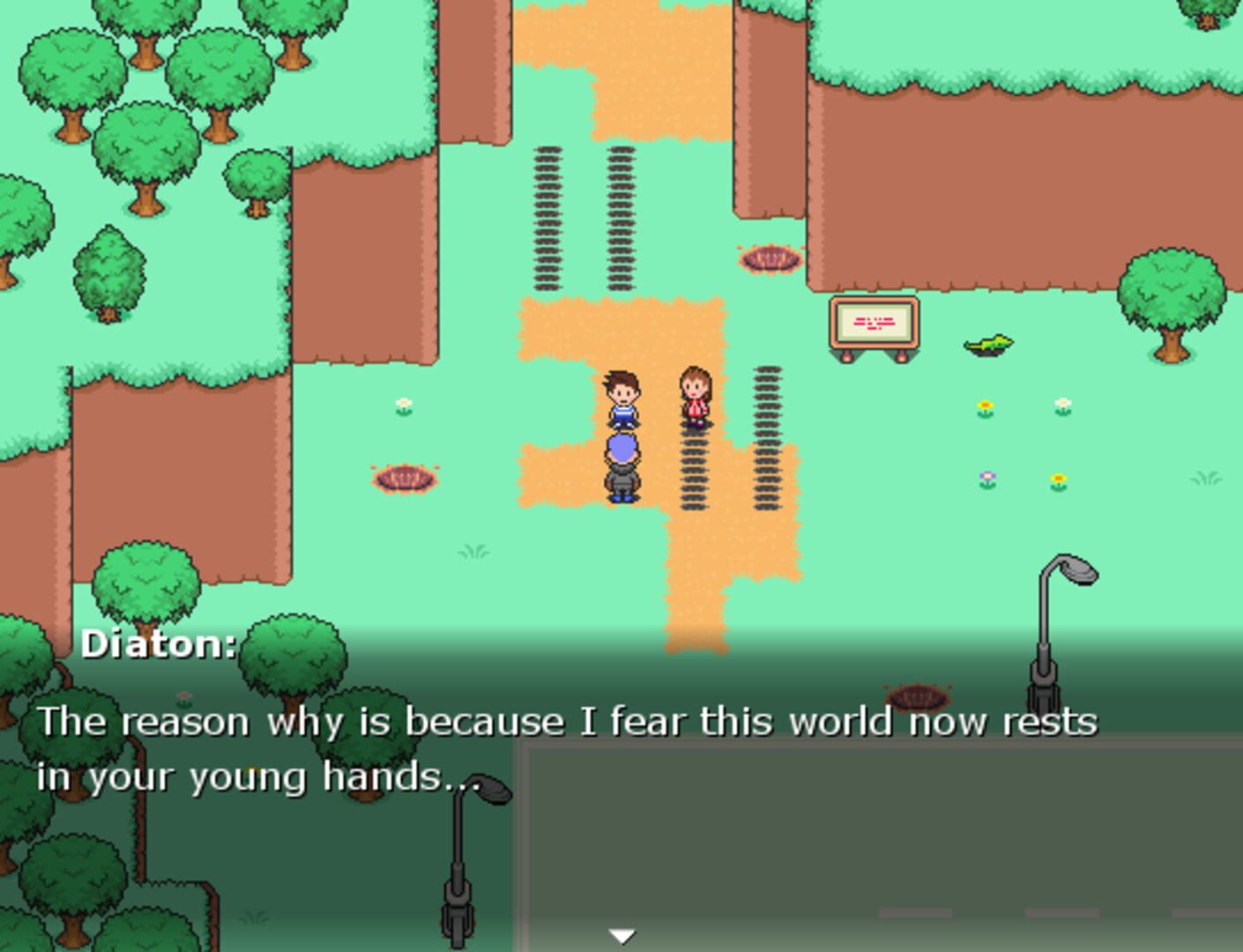
Task: Select the girl with the red dress
Action: [696, 398]
